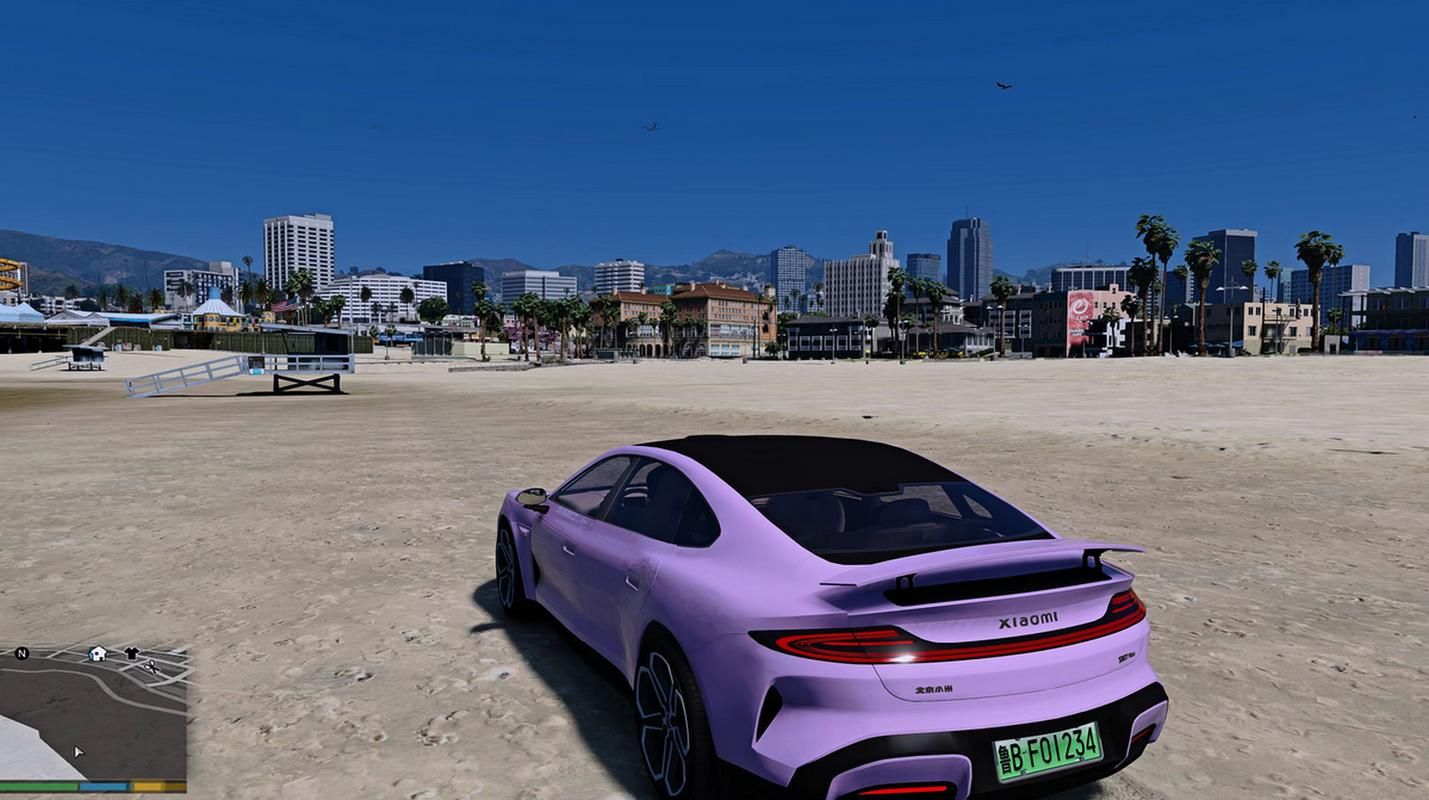Click the mouse cursor arrow near the minimap

(78, 750)
